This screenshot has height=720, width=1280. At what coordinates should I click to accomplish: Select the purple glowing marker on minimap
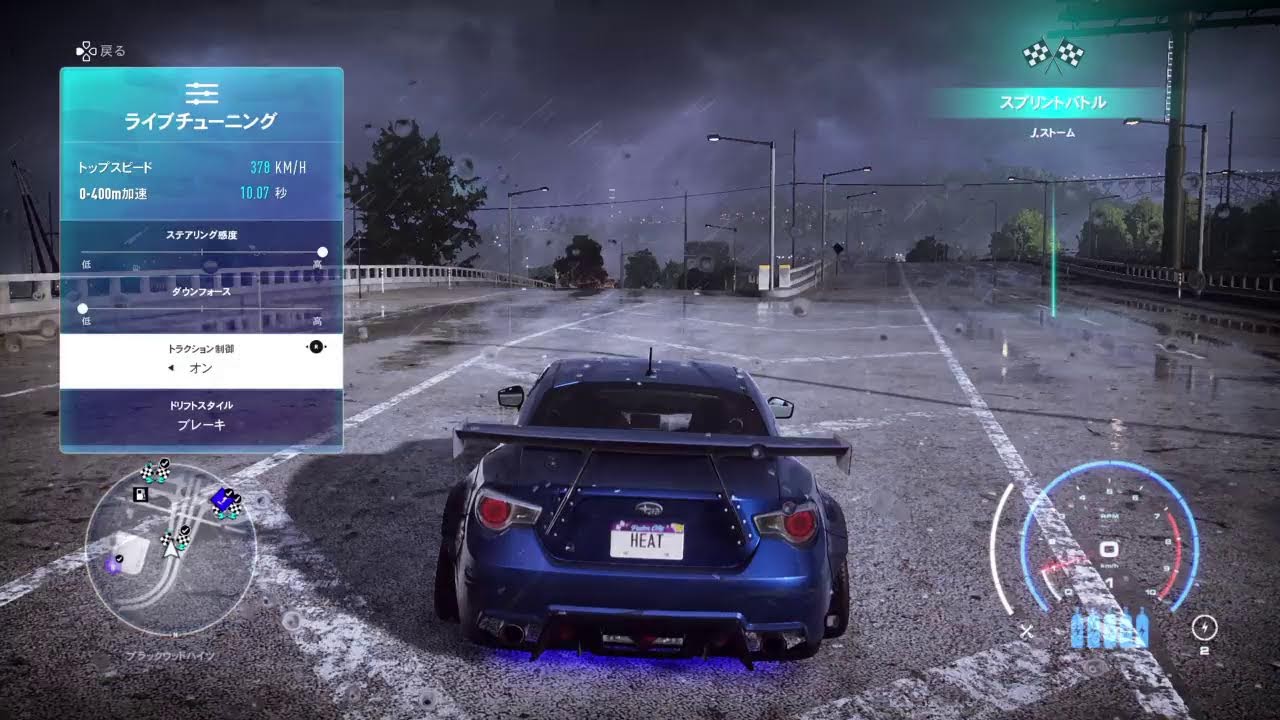[113, 565]
